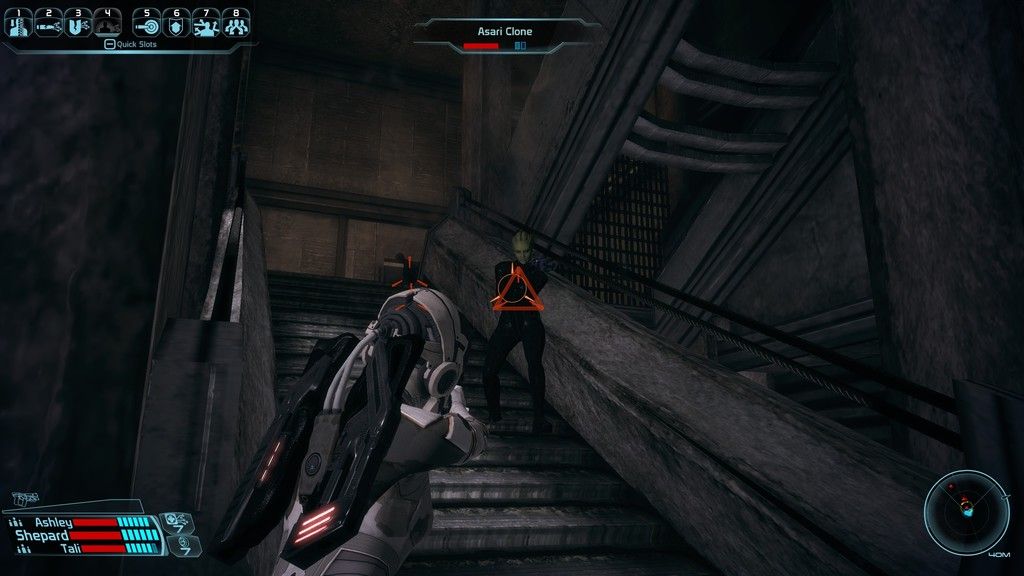The image size is (1024, 576).
Task: Click the circular radar minimap
Action: point(966,510)
